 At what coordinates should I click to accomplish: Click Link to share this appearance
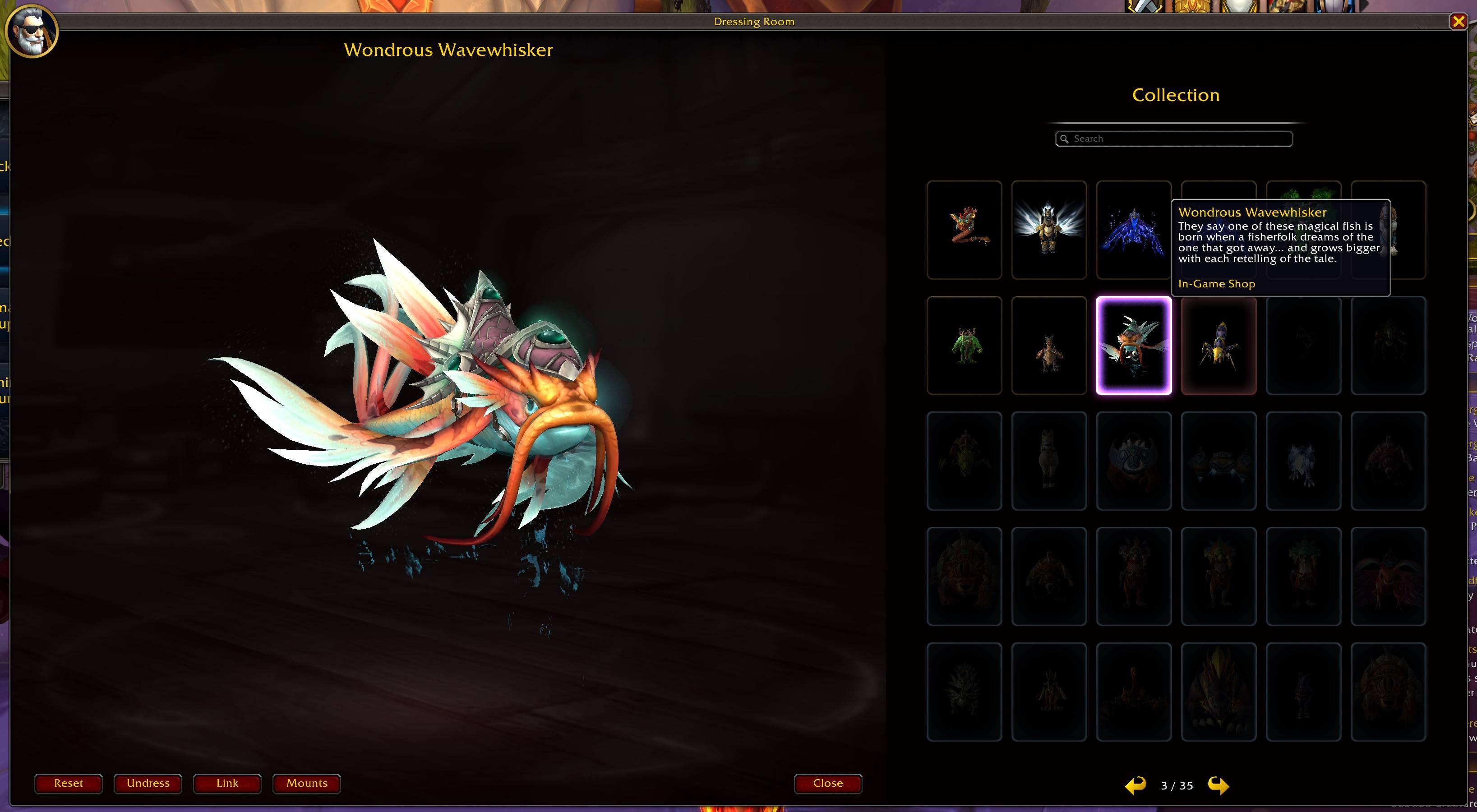click(227, 783)
